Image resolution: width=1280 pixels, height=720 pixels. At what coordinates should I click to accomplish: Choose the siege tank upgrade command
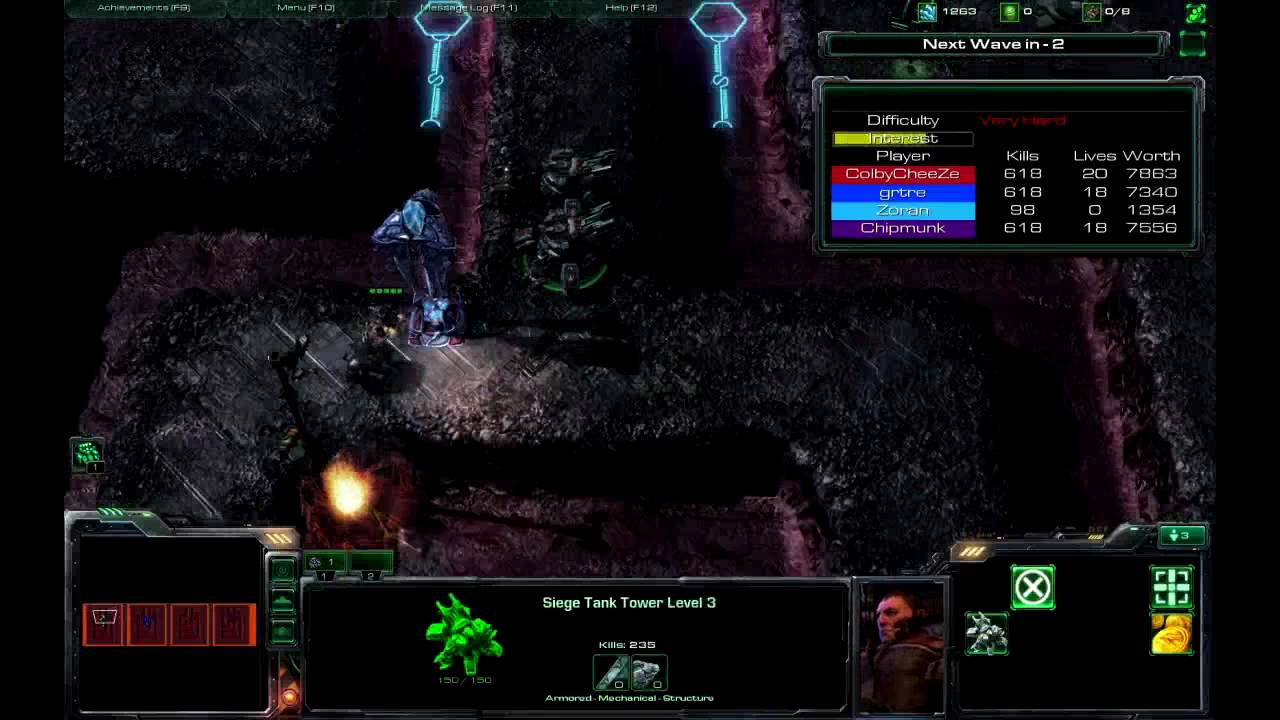tap(986, 634)
